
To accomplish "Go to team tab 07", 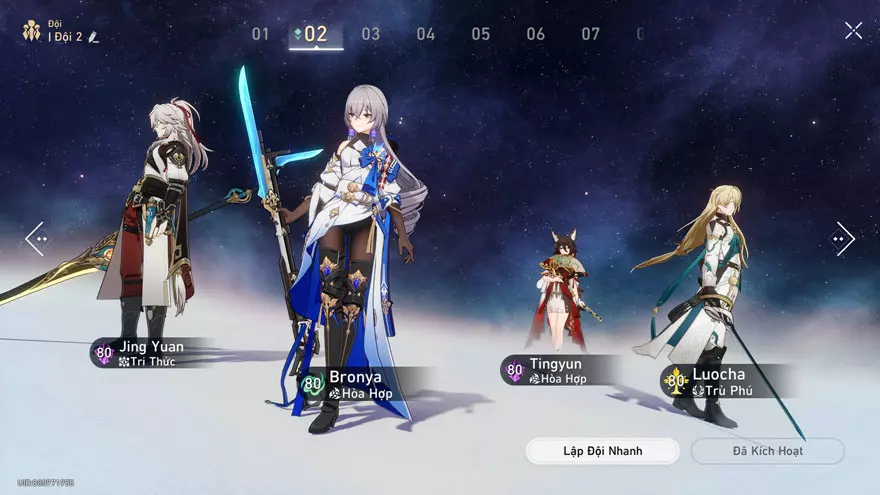I will (x=591, y=34).
